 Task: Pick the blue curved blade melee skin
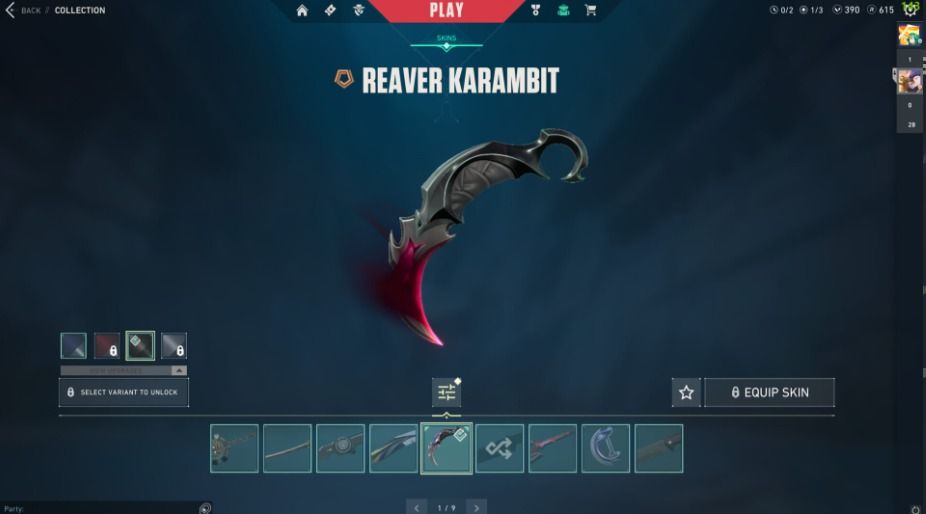click(605, 448)
